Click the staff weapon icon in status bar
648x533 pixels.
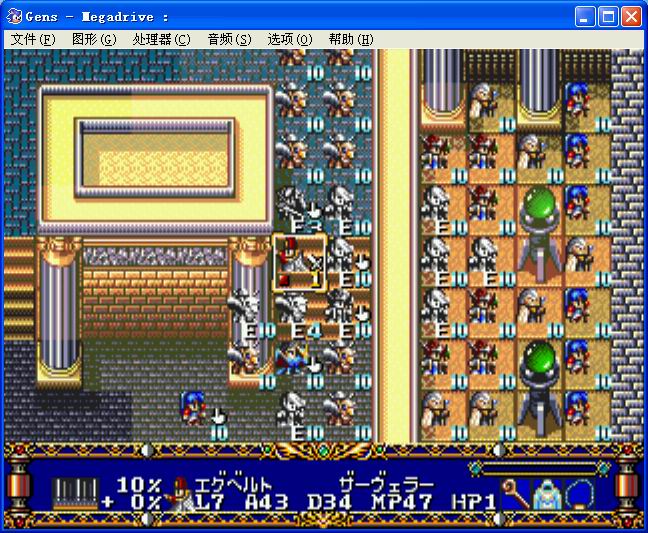click(x=516, y=493)
